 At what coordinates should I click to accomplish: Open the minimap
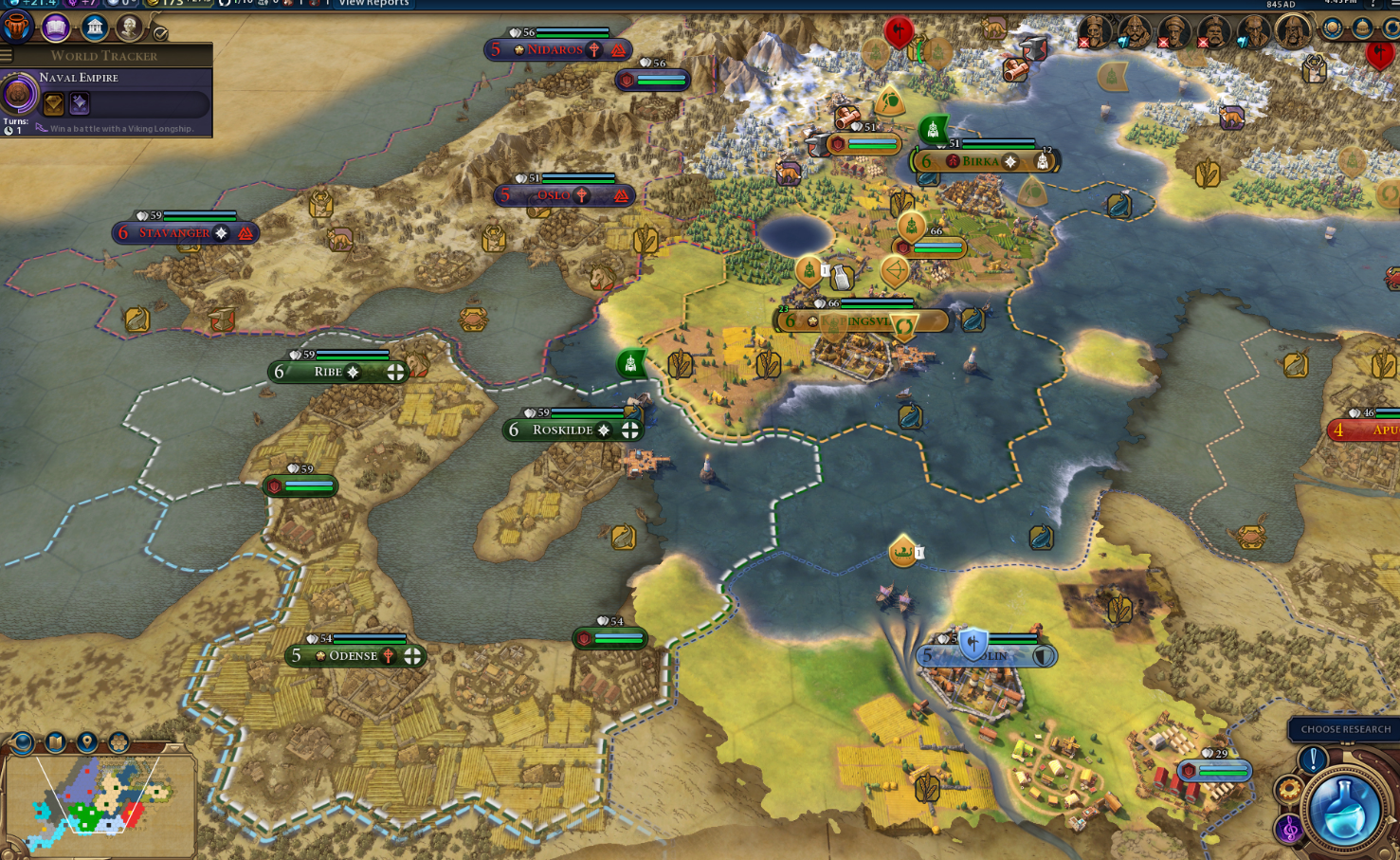click(x=100, y=805)
